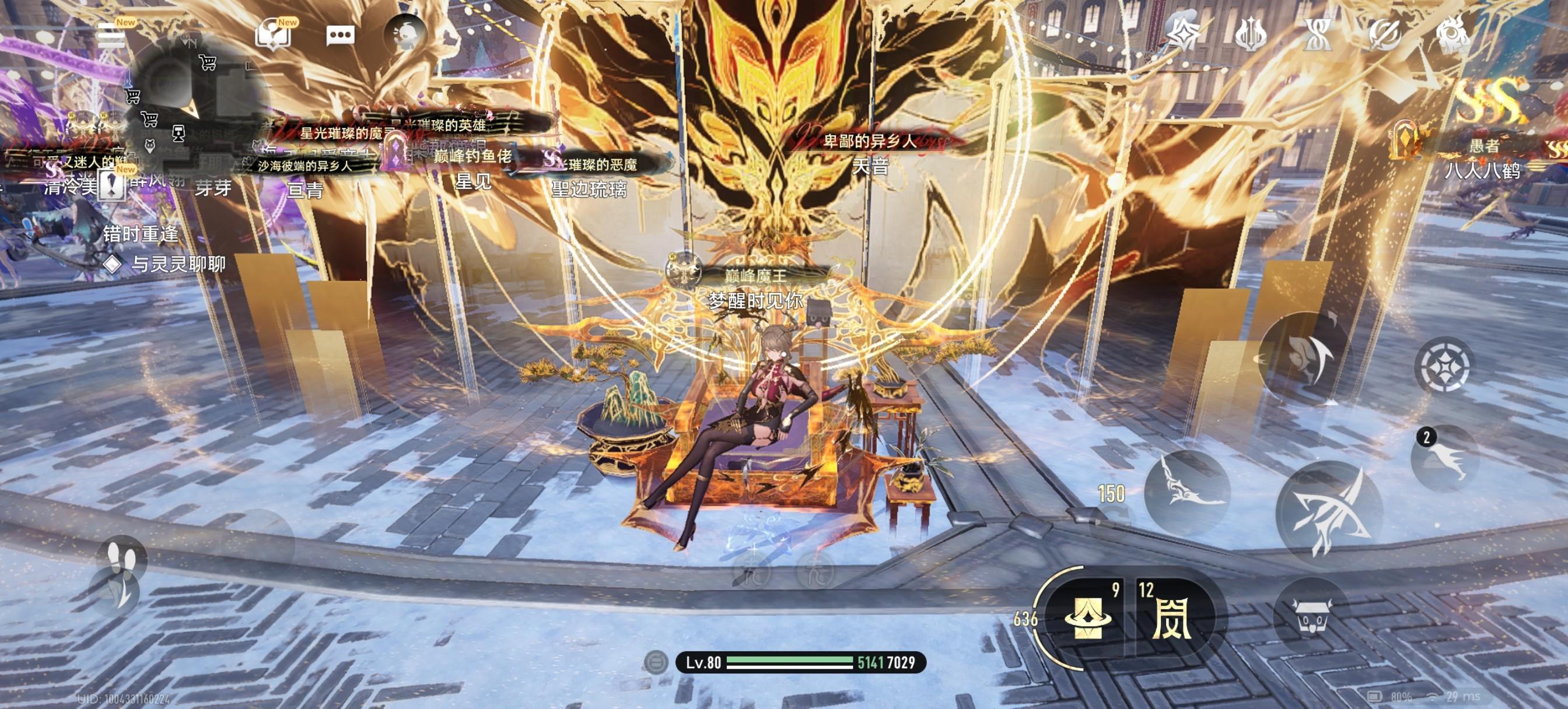Open the exclamation mark quest icon
This screenshot has height=709, width=1568.
pyautogui.click(x=111, y=184)
